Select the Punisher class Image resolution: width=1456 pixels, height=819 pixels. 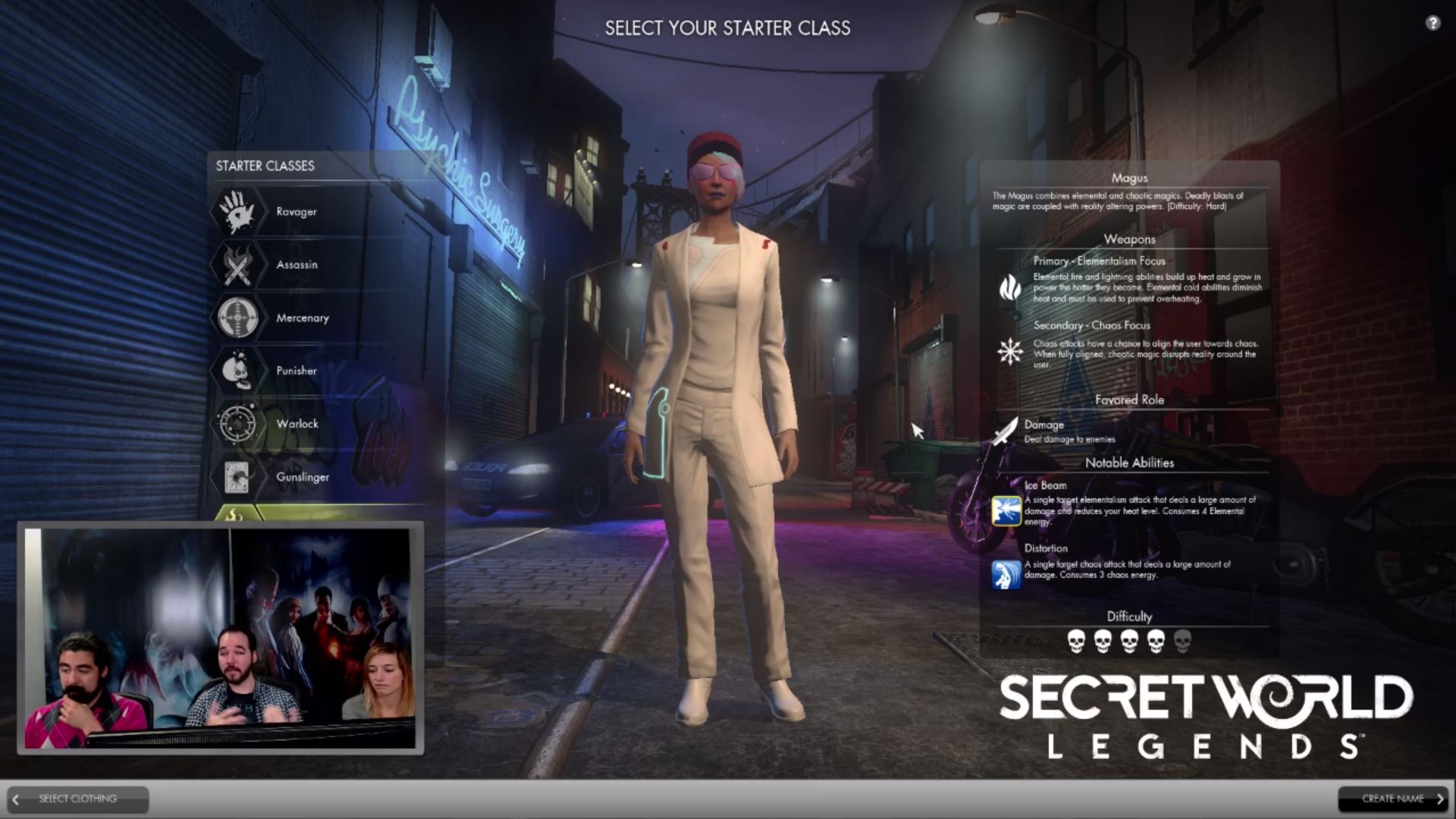296,371
